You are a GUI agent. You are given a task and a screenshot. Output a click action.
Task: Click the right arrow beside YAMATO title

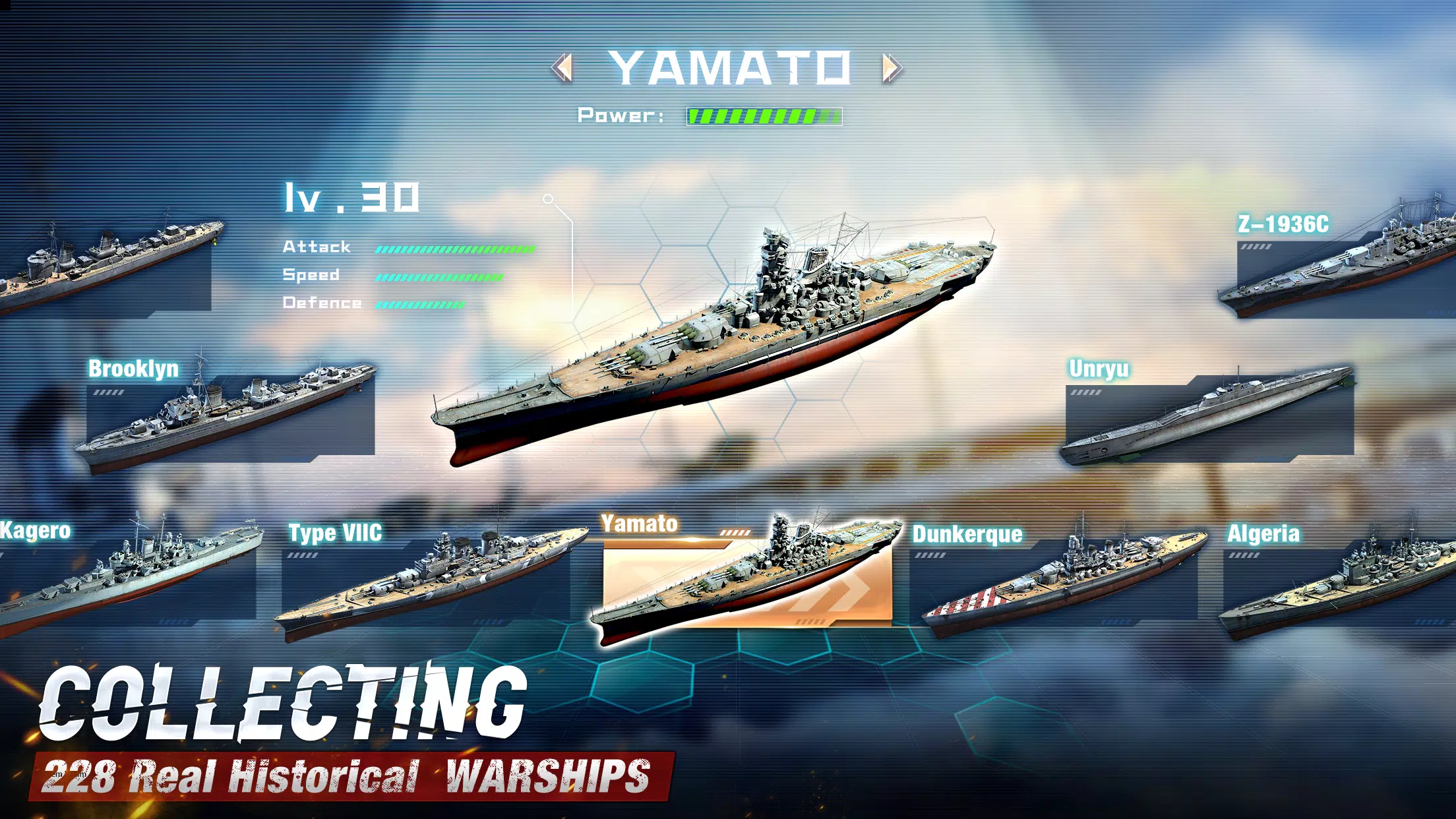(x=892, y=67)
